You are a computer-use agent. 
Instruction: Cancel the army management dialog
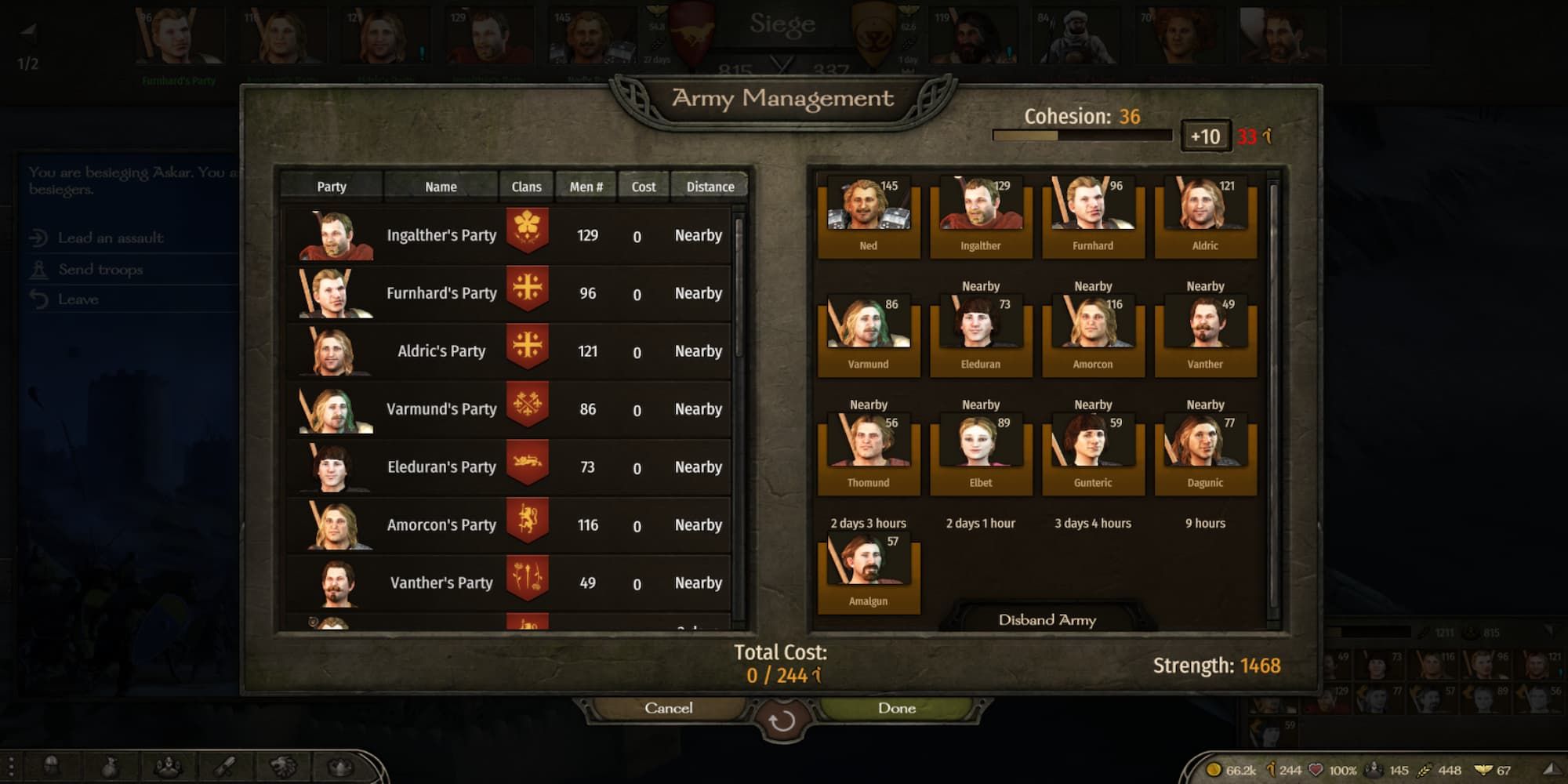pyautogui.click(x=668, y=708)
